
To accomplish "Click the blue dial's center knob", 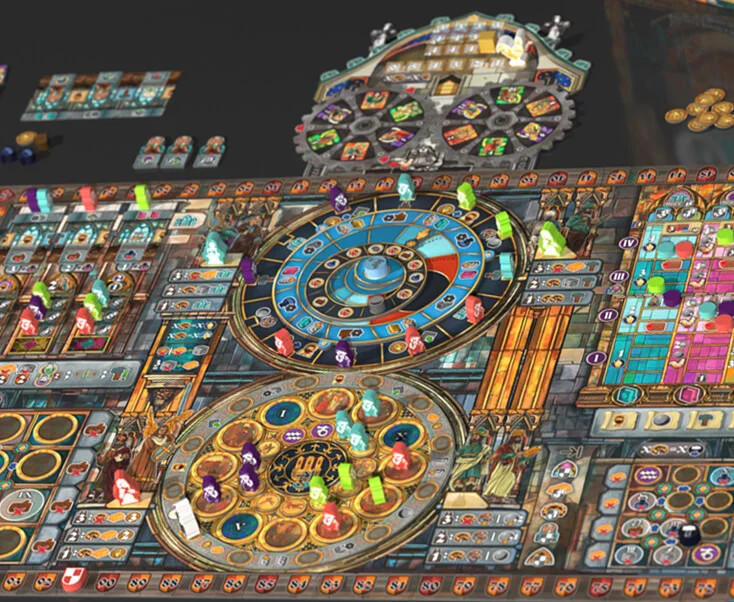I will tap(373, 269).
